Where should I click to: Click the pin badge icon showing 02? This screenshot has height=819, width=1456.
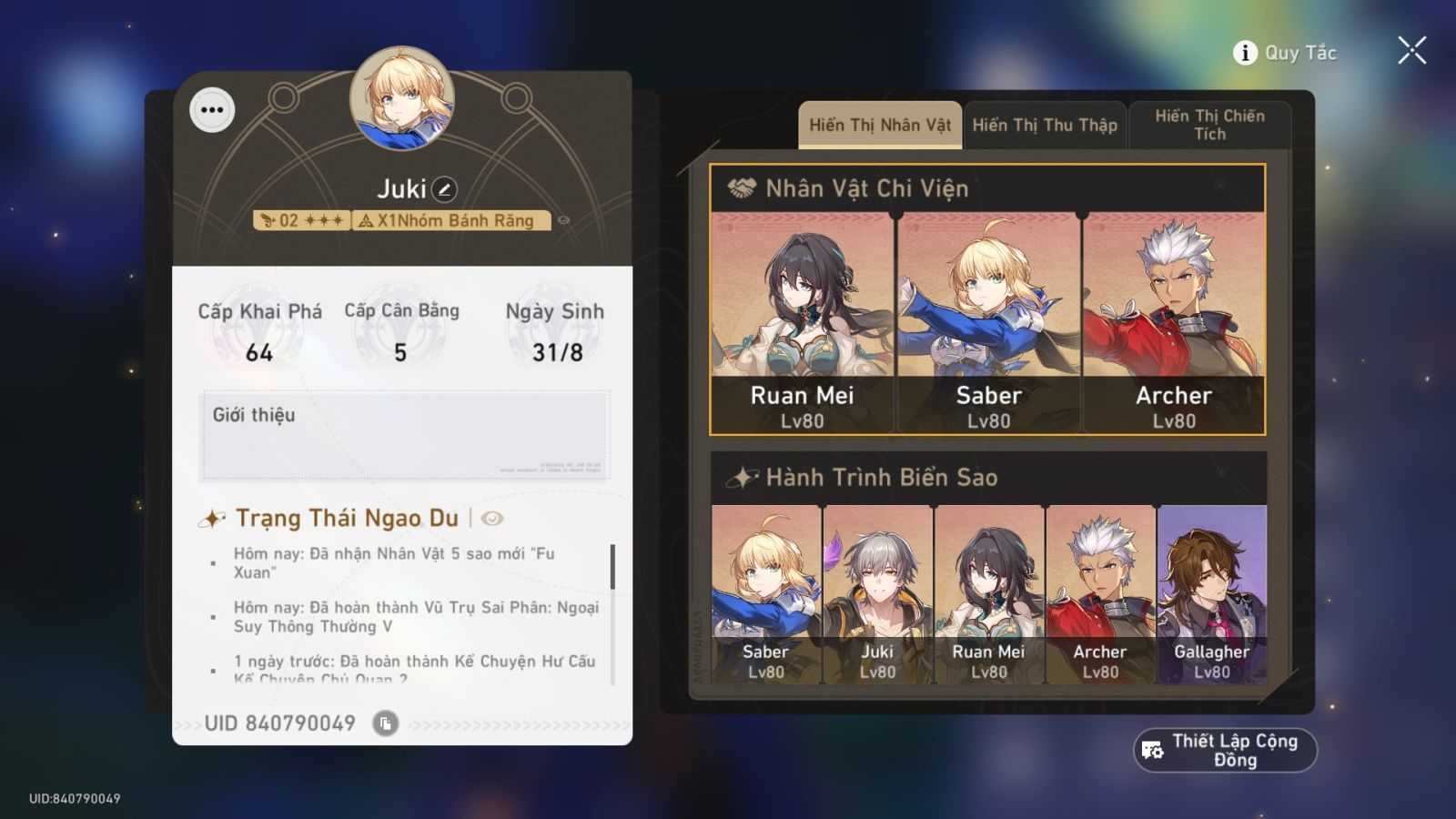click(268, 219)
